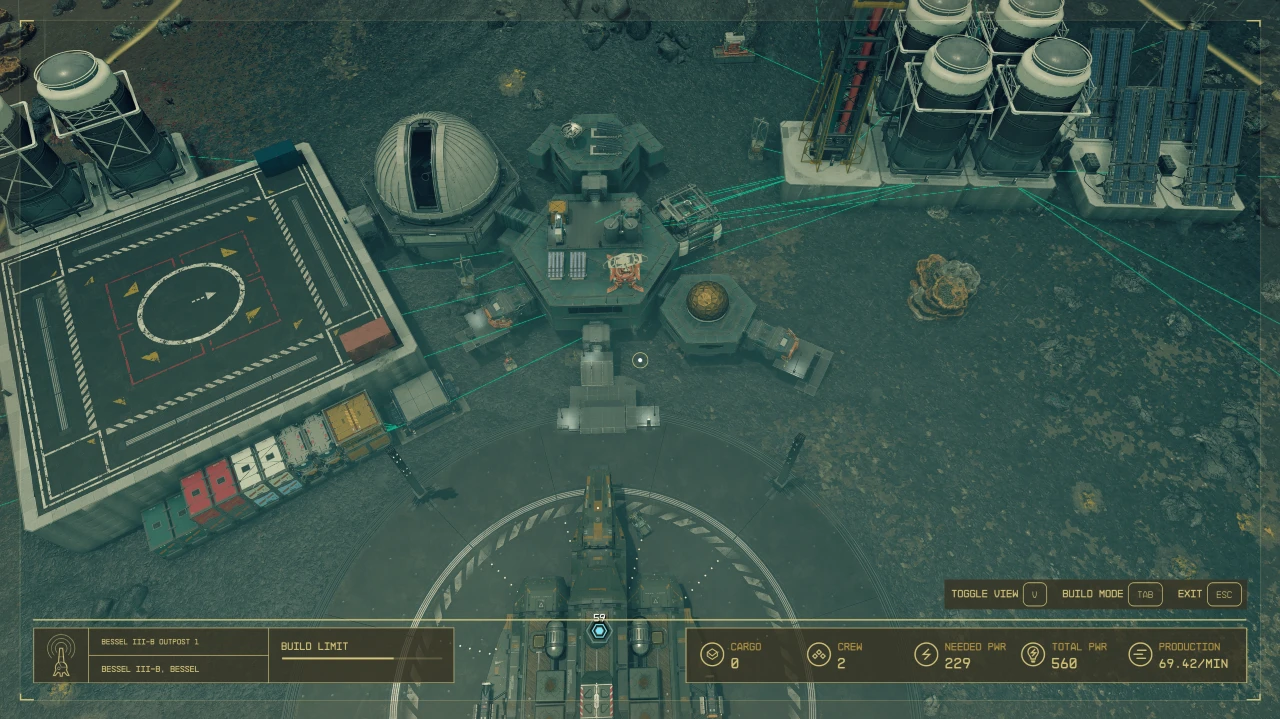The width and height of the screenshot is (1280, 719).
Task: Select the blue hexagon ship marker
Action: click(599, 632)
